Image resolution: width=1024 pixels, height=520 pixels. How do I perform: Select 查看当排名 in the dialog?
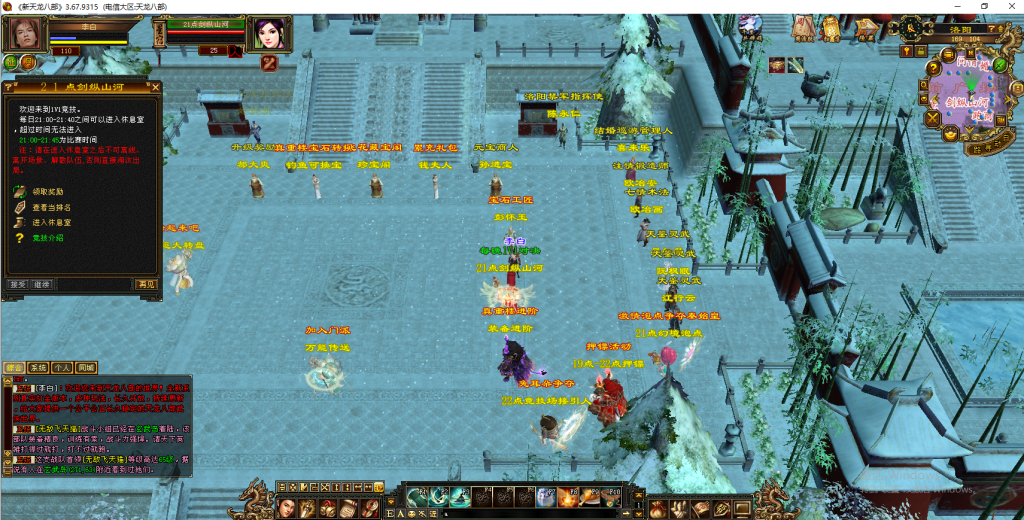pyautogui.click(x=52, y=207)
